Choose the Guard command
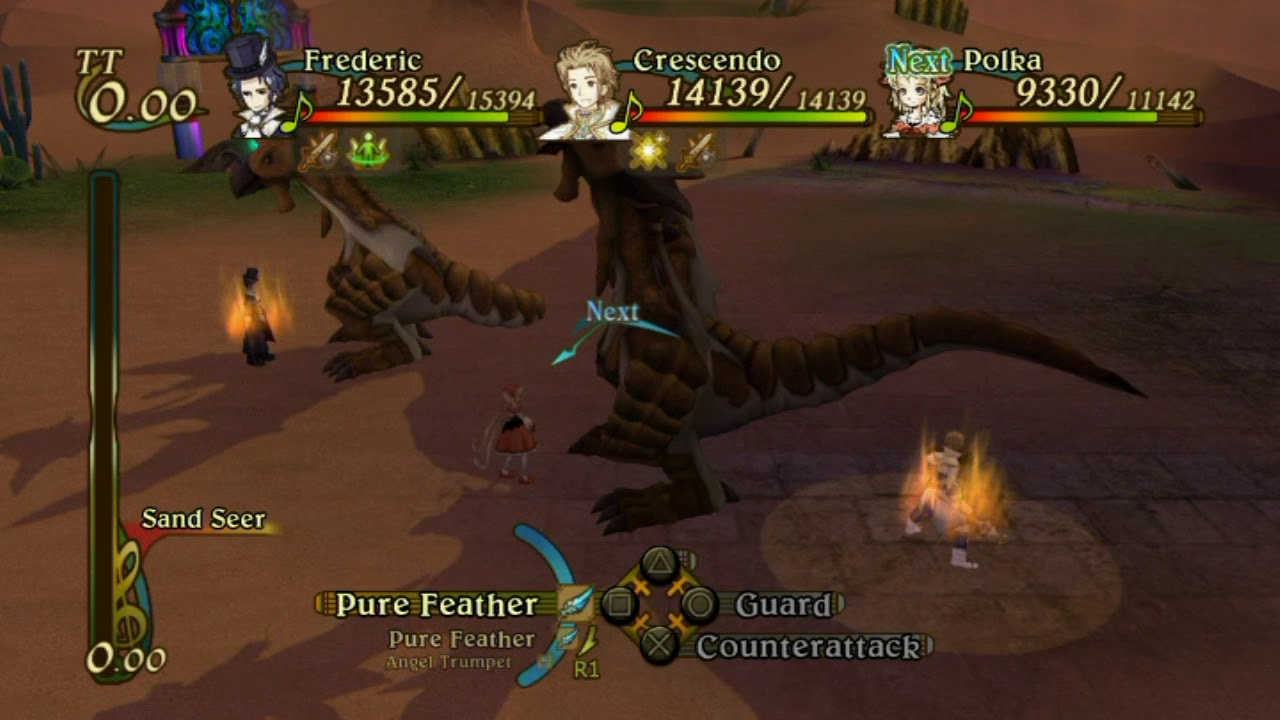This screenshot has width=1280, height=720. (x=783, y=605)
